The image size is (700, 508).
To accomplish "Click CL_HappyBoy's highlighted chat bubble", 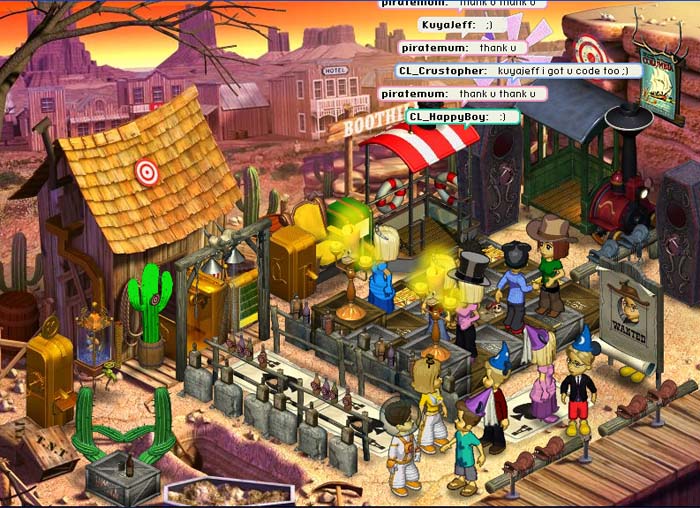I will 463,117.
